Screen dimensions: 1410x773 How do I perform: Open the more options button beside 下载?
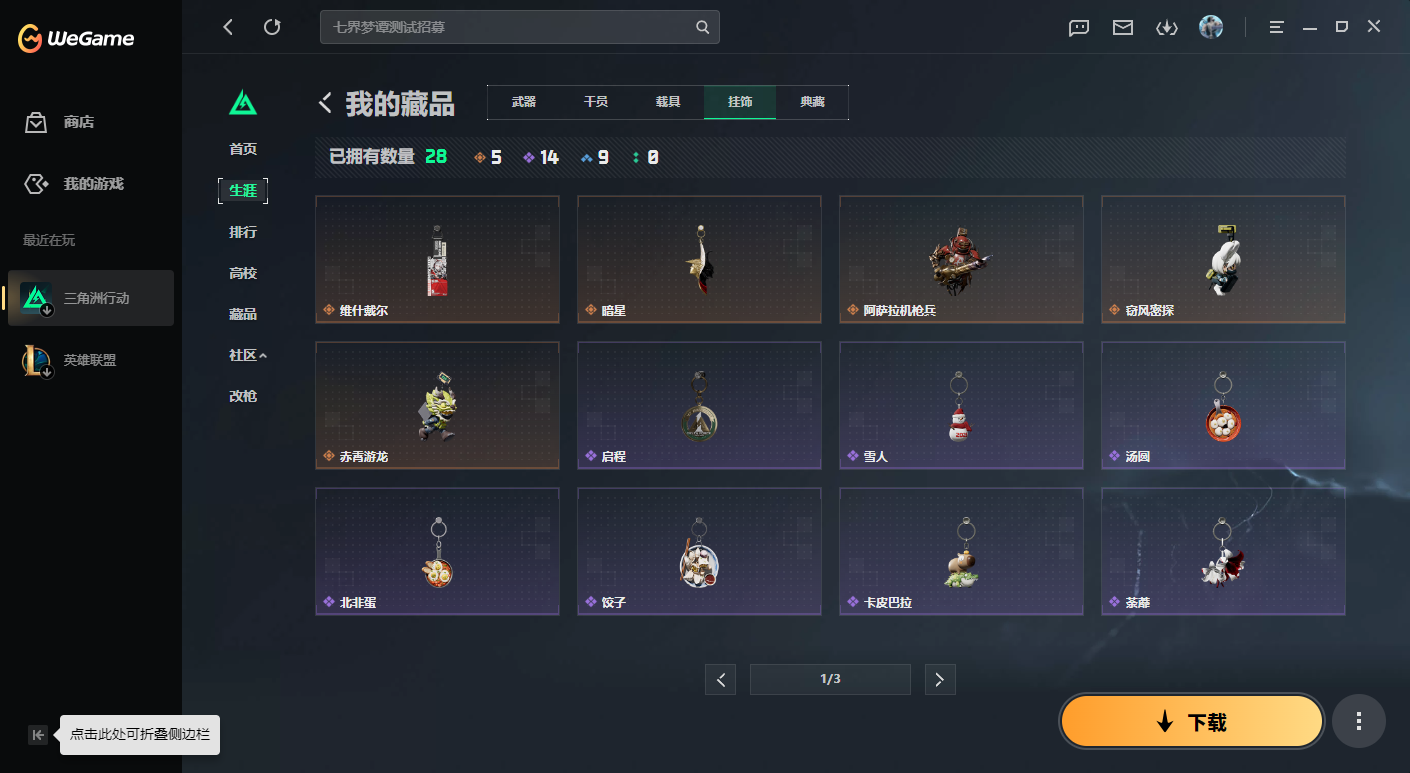1358,720
